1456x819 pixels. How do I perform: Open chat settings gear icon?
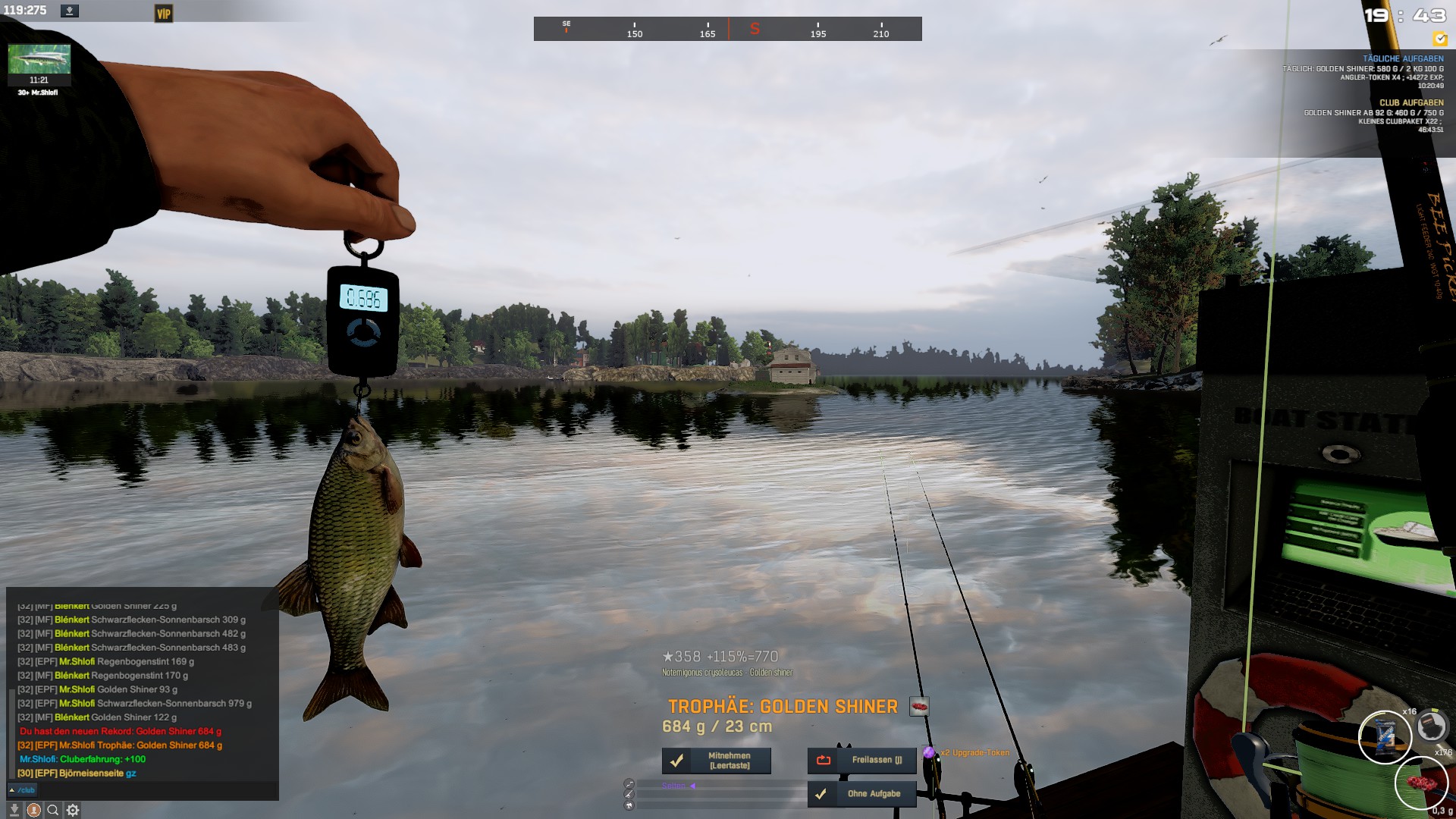pos(73,810)
